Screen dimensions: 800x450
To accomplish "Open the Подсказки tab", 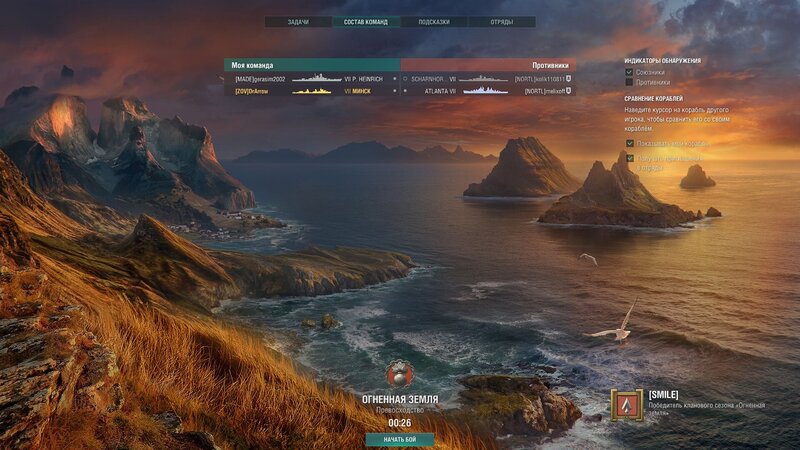I will click(x=434, y=21).
